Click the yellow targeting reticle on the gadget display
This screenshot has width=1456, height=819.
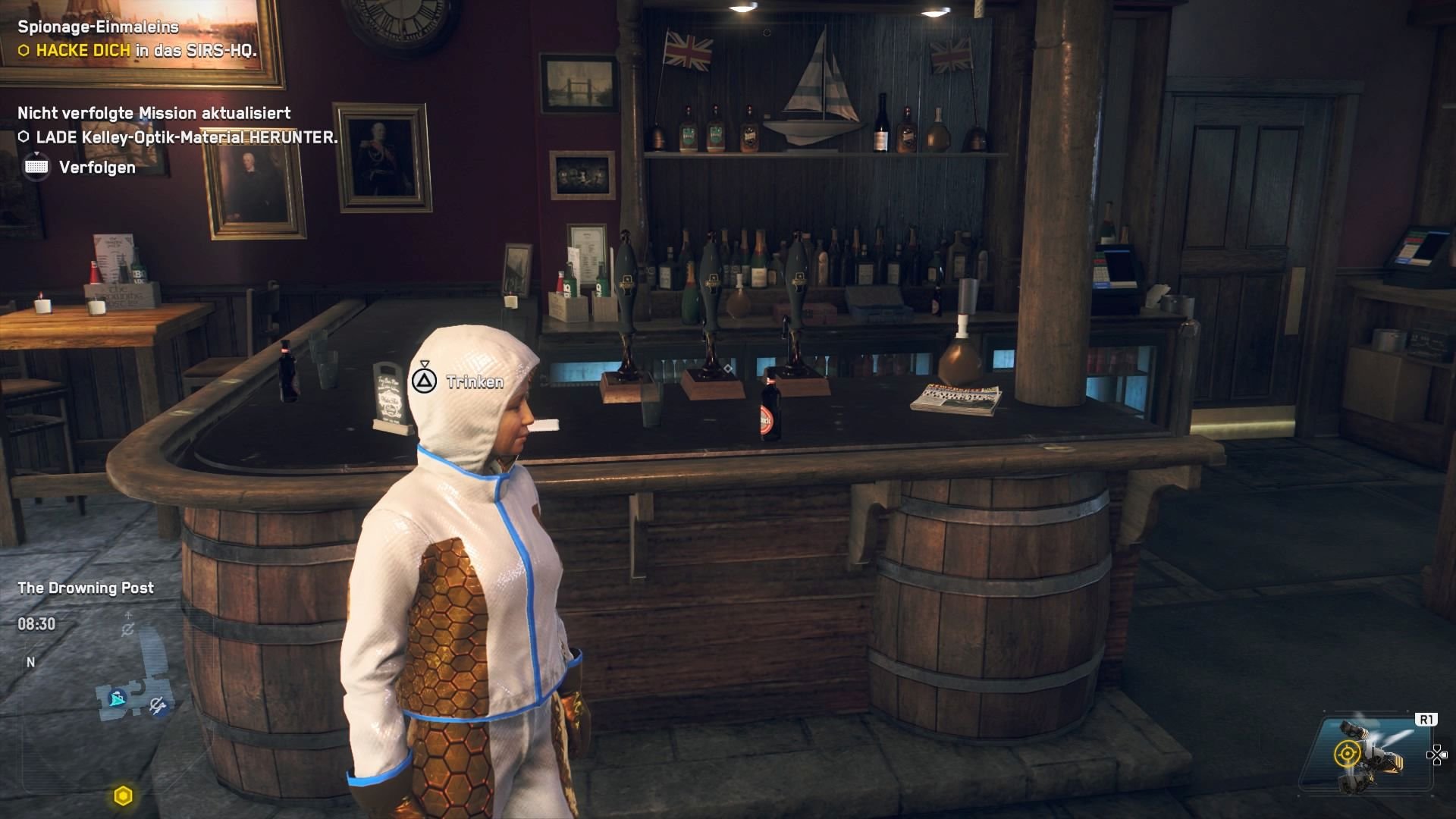point(1348,755)
